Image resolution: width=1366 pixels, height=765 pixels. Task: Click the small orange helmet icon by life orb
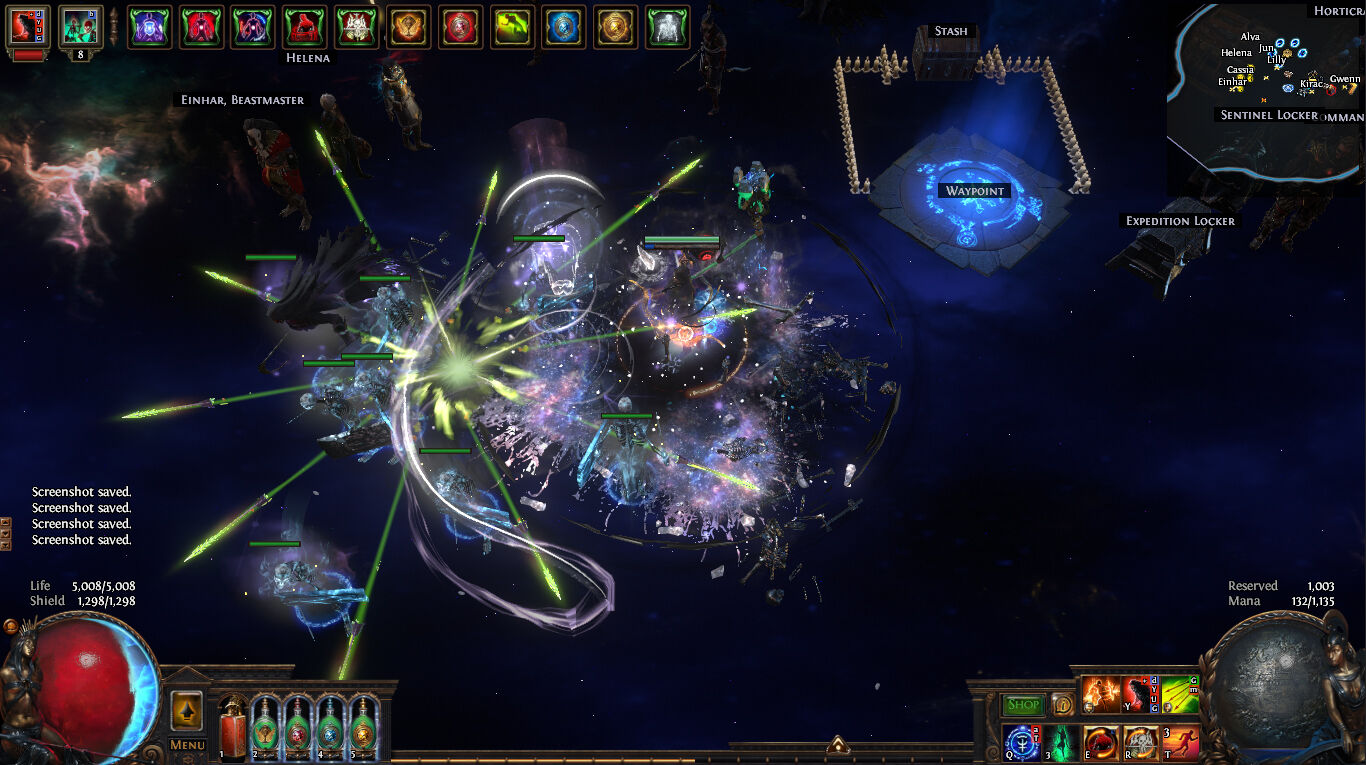11,627
